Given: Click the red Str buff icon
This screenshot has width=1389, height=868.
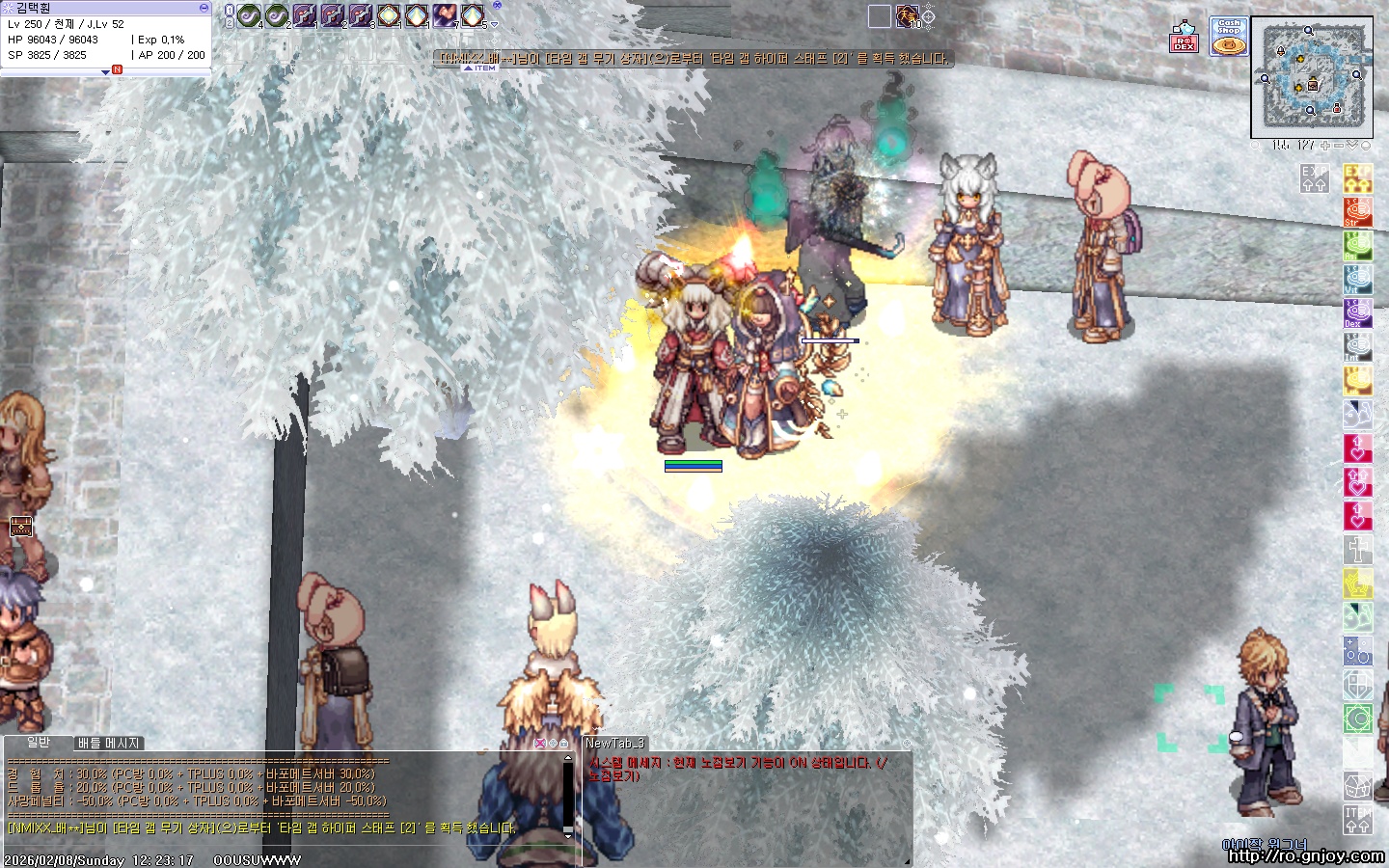Looking at the screenshot, I should click(1357, 212).
